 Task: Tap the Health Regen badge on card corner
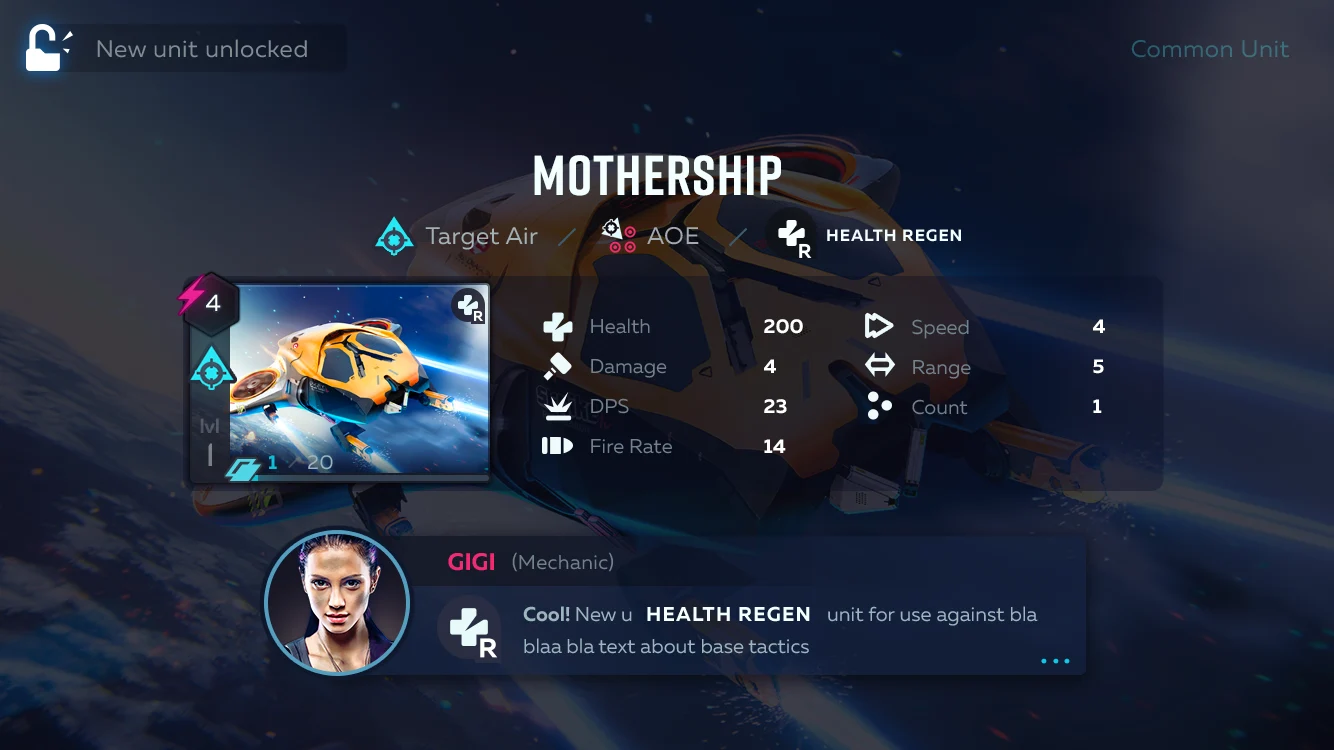(468, 306)
